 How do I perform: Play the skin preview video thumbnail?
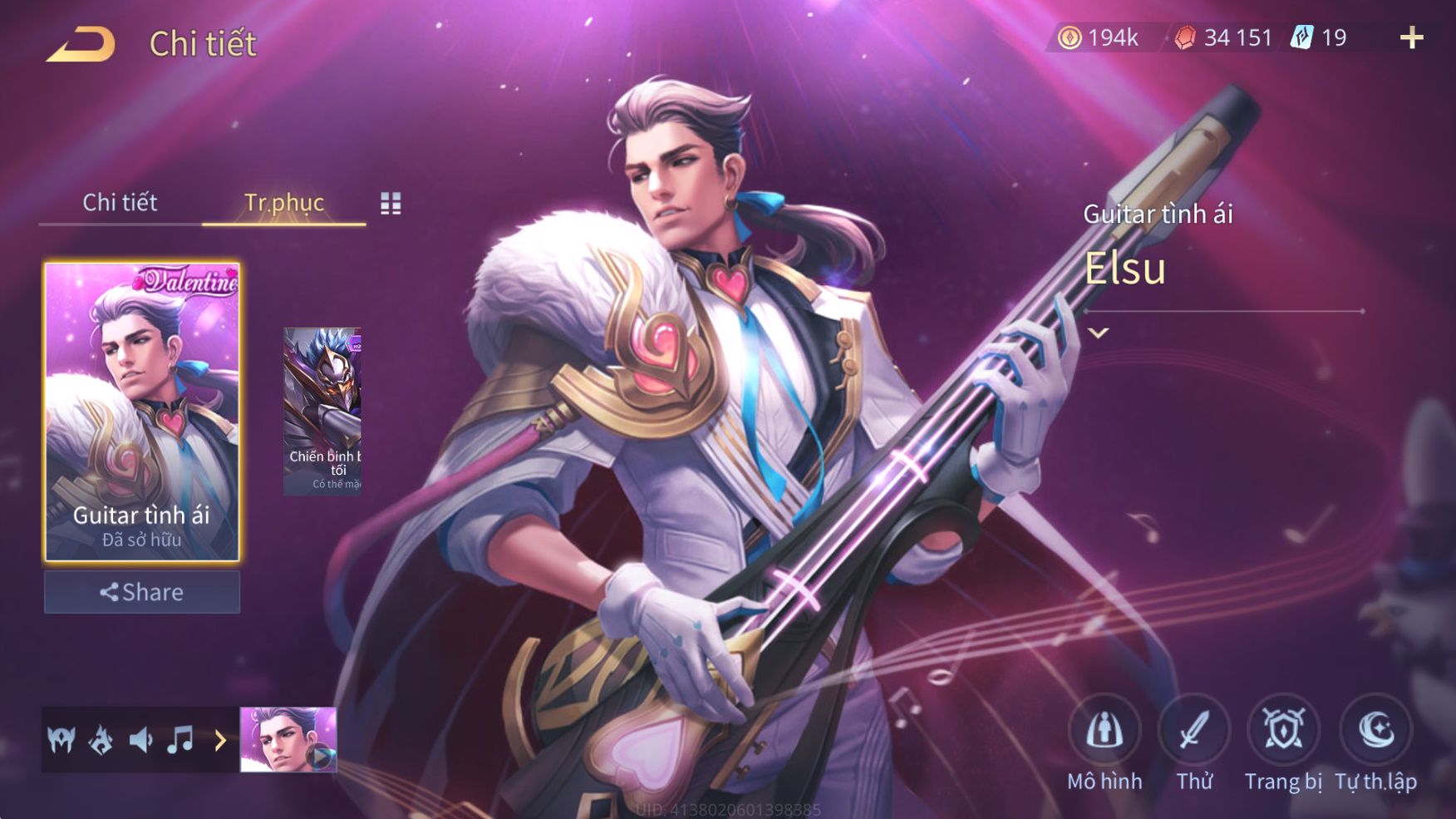288,739
